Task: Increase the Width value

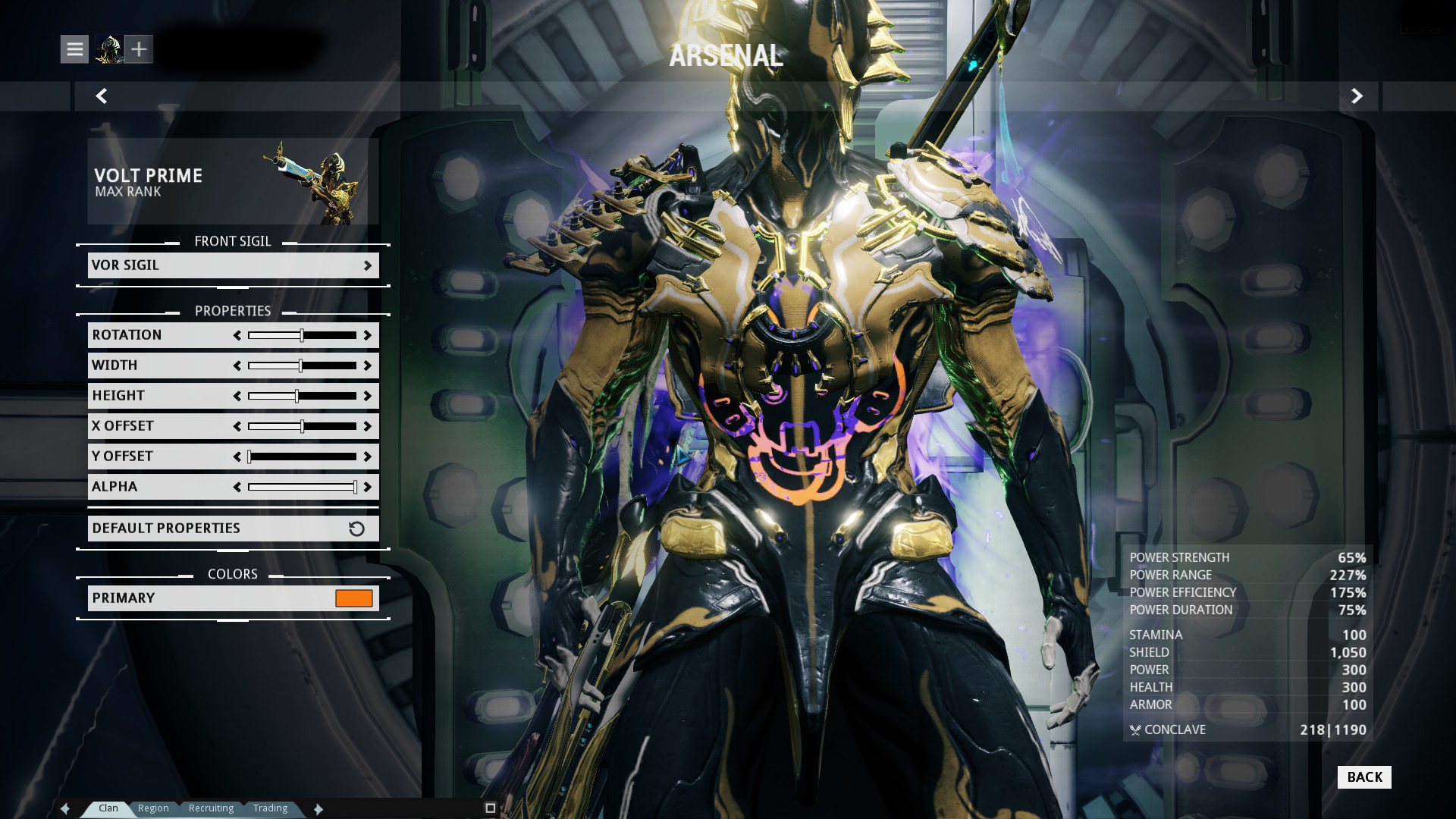Action: click(x=368, y=366)
